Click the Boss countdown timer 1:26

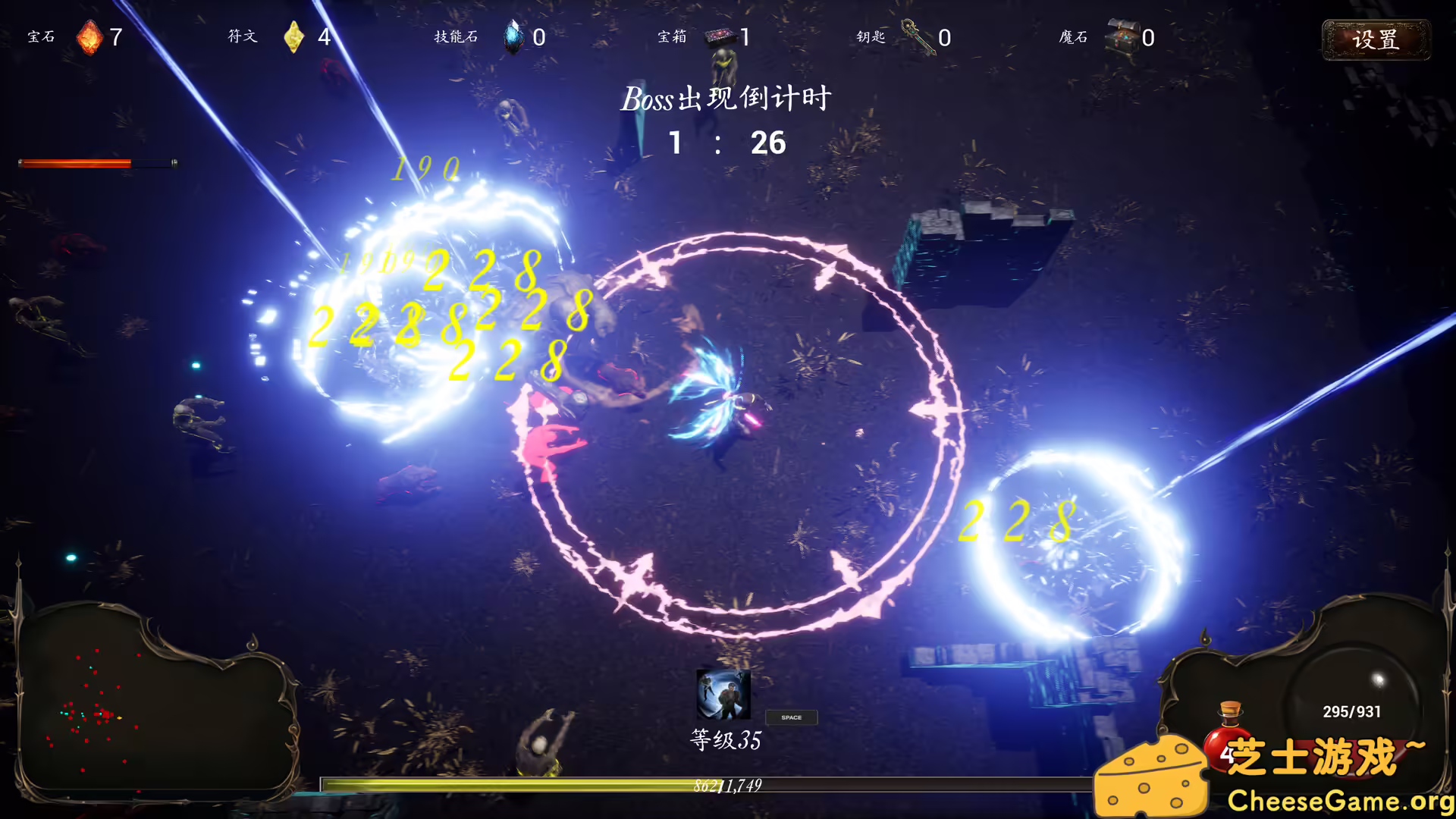click(726, 143)
